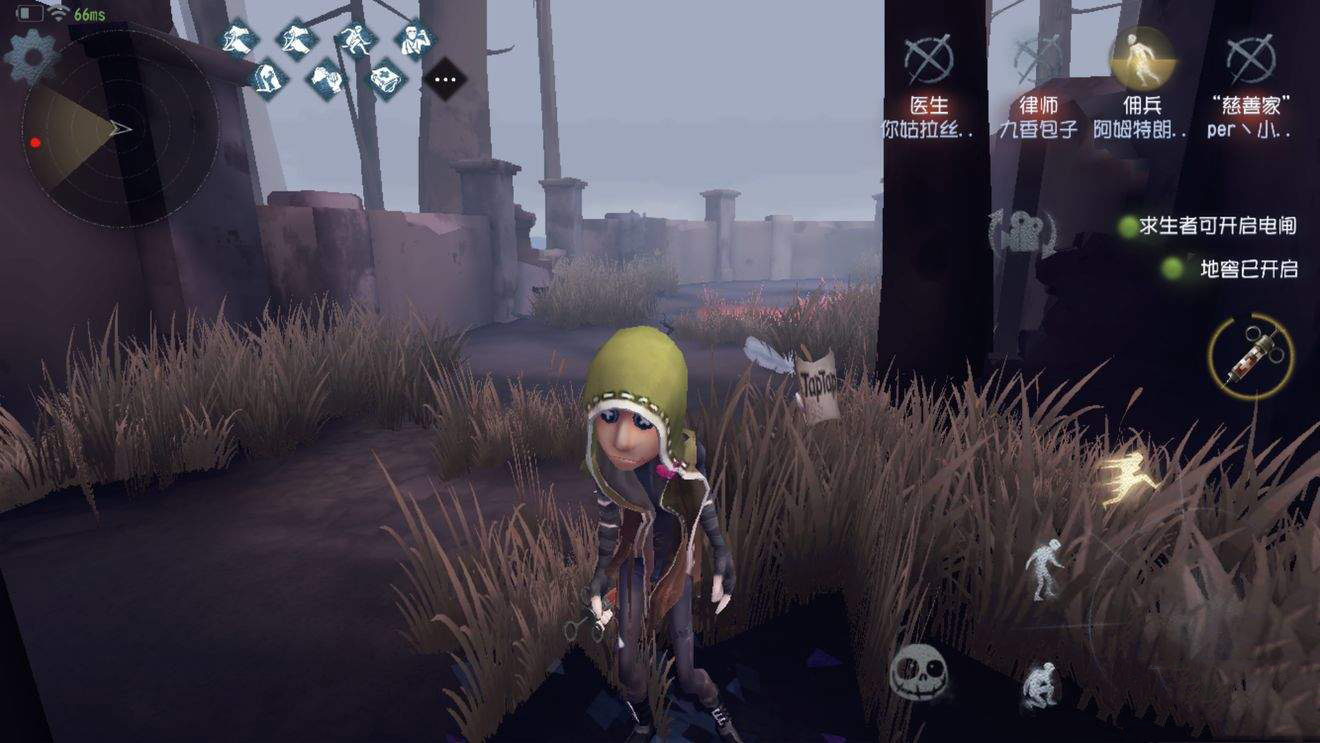Toggle the green indicator for 求生者可开启电闸
The width and height of the screenshot is (1320, 743).
coord(1130,225)
